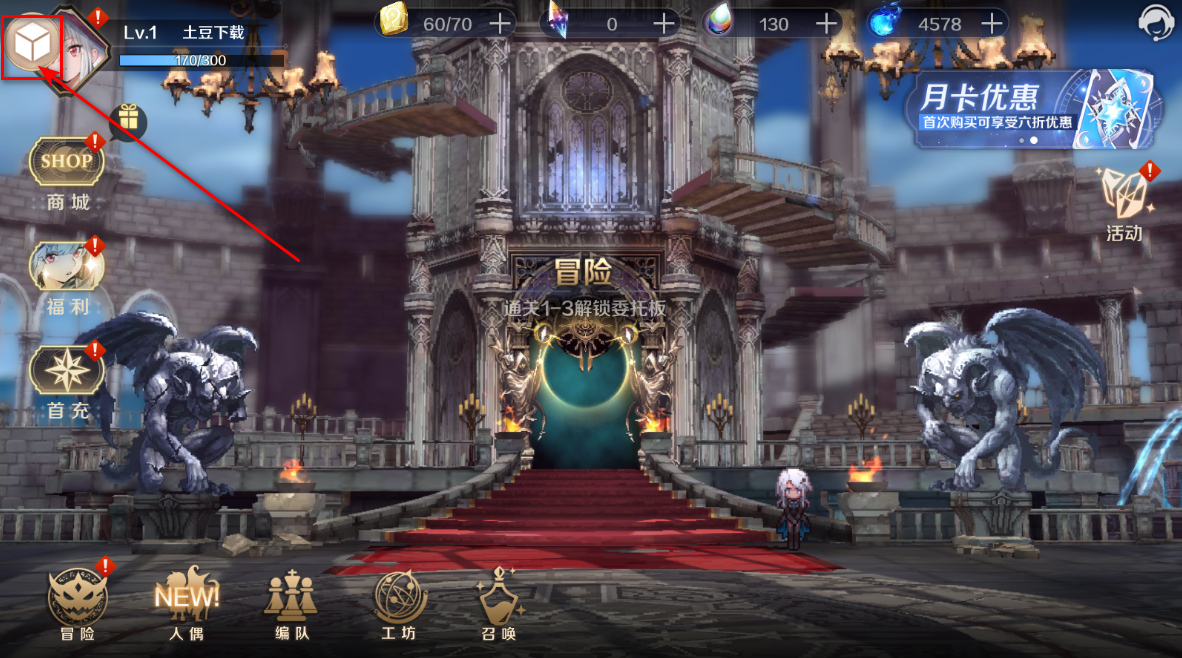Add rainbow gems with the plus beside 130
This screenshot has width=1182, height=658.
tap(827, 22)
